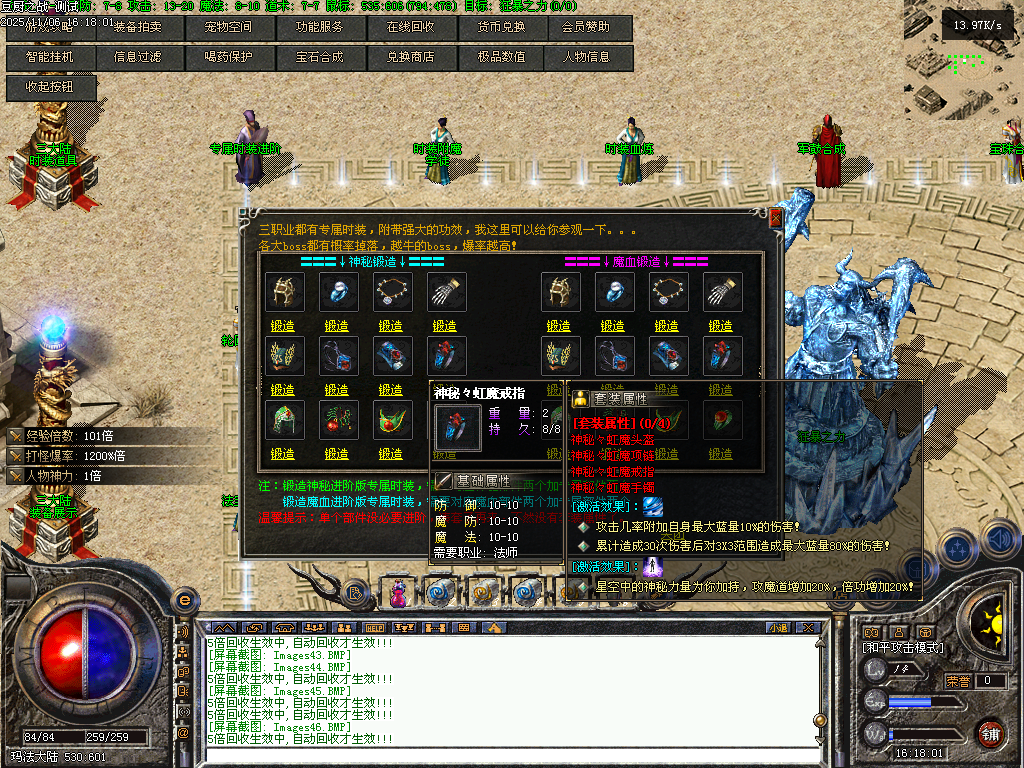The height and width of the screenshot is (768, 1024).
Task: Open the 宝石合成 gem synthesis menu
Action: [x=320, y=57]
